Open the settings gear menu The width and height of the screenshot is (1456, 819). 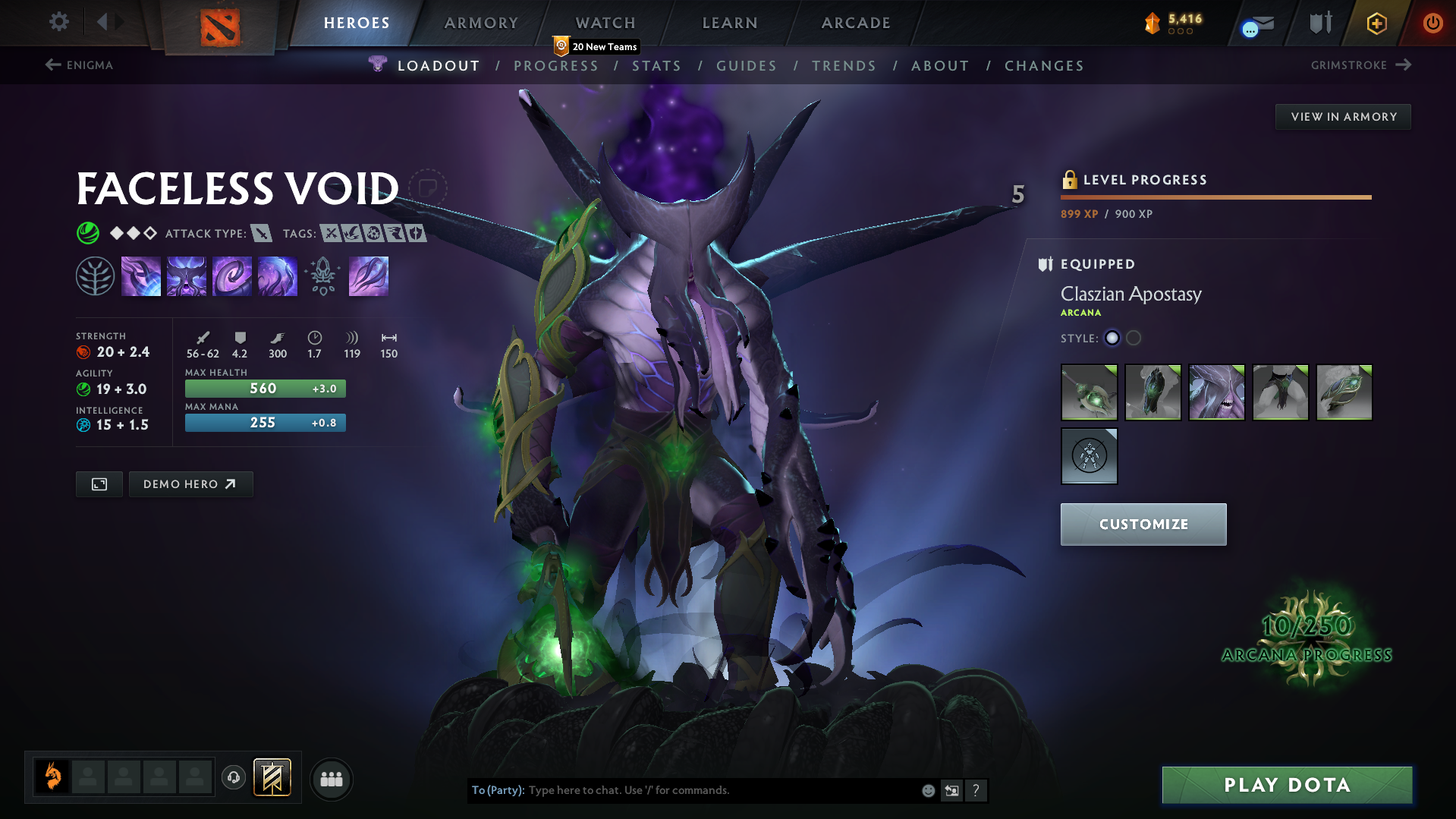(58, 22)
